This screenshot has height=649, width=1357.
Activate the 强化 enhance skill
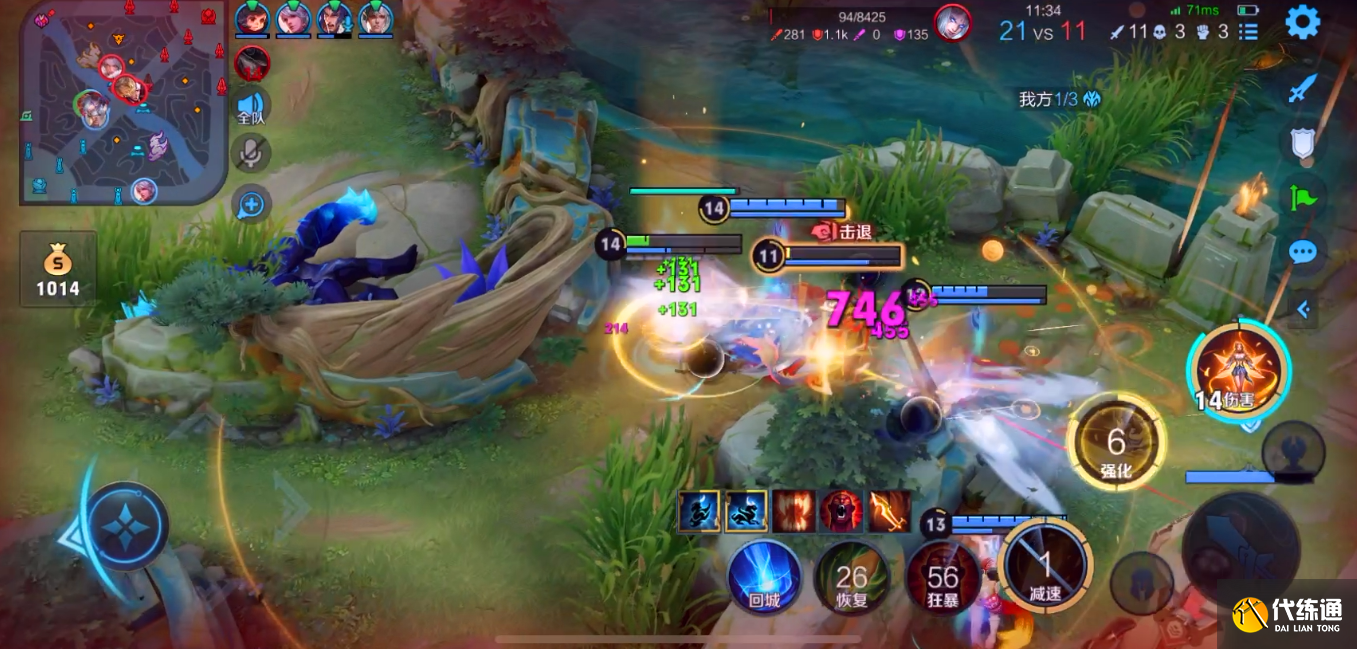(x=1116, y=442)
